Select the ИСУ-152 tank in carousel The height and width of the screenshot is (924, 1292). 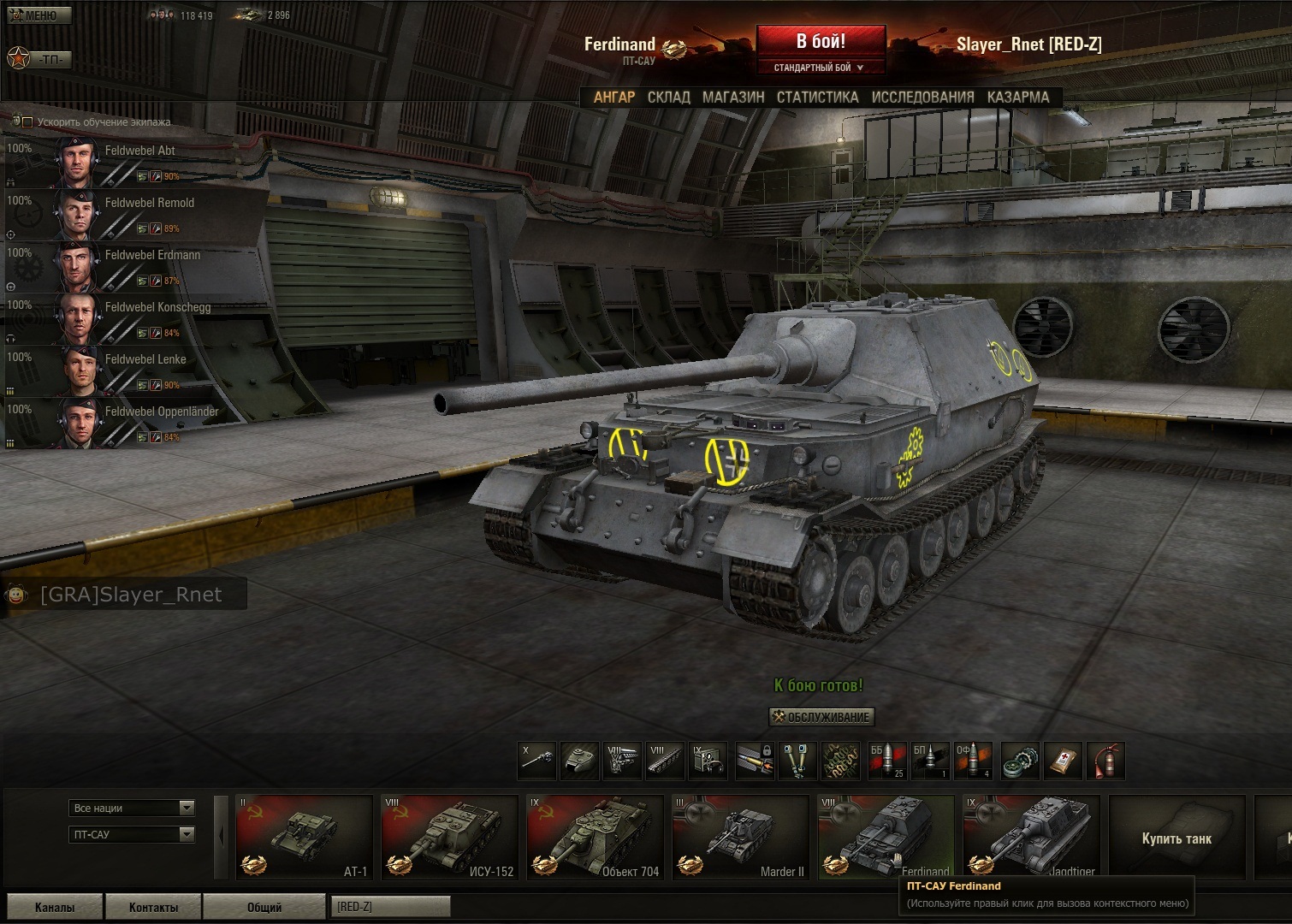coord(449,837)
